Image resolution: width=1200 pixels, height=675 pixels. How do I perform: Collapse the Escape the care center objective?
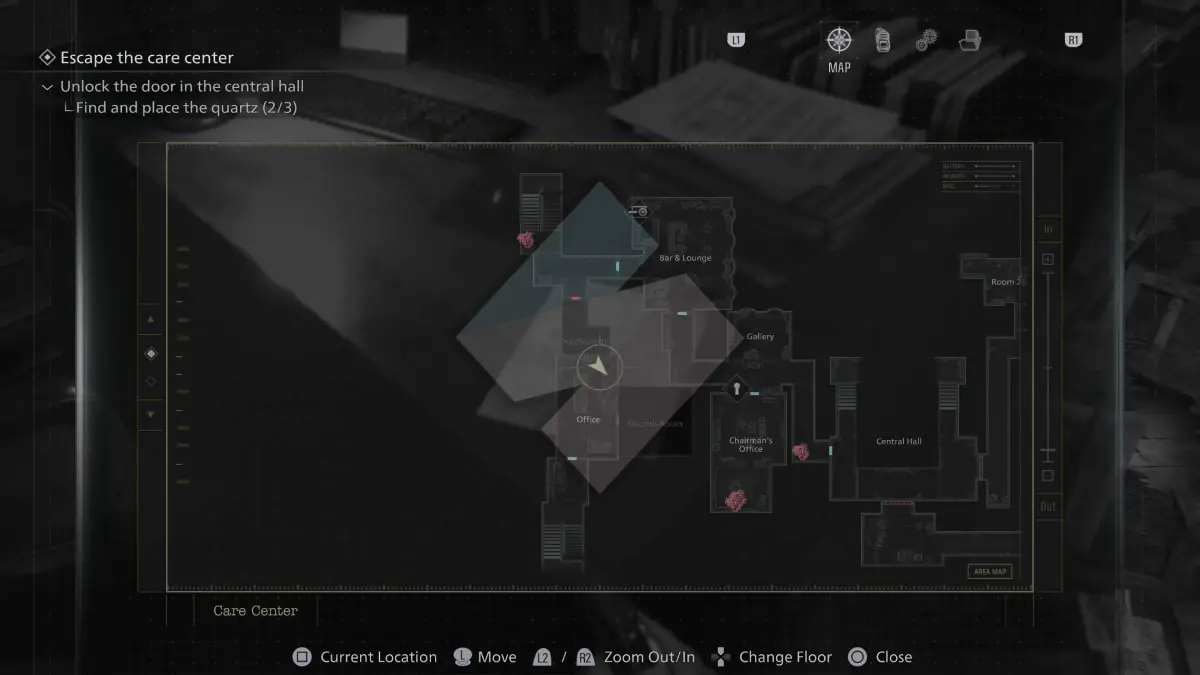coord(46,58)
